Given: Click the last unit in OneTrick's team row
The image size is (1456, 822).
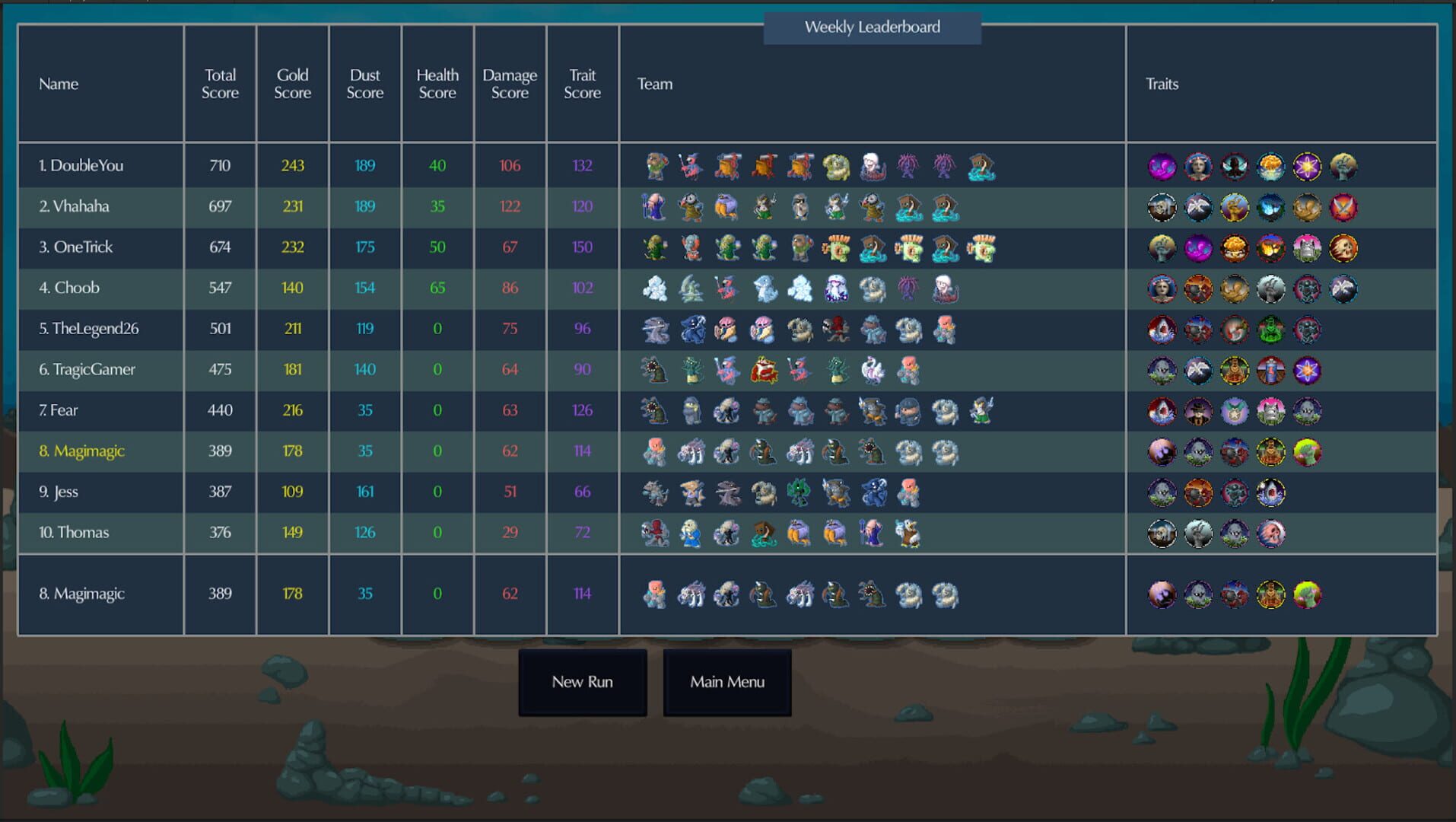Looking at the screenshot, I should (982, 247).
